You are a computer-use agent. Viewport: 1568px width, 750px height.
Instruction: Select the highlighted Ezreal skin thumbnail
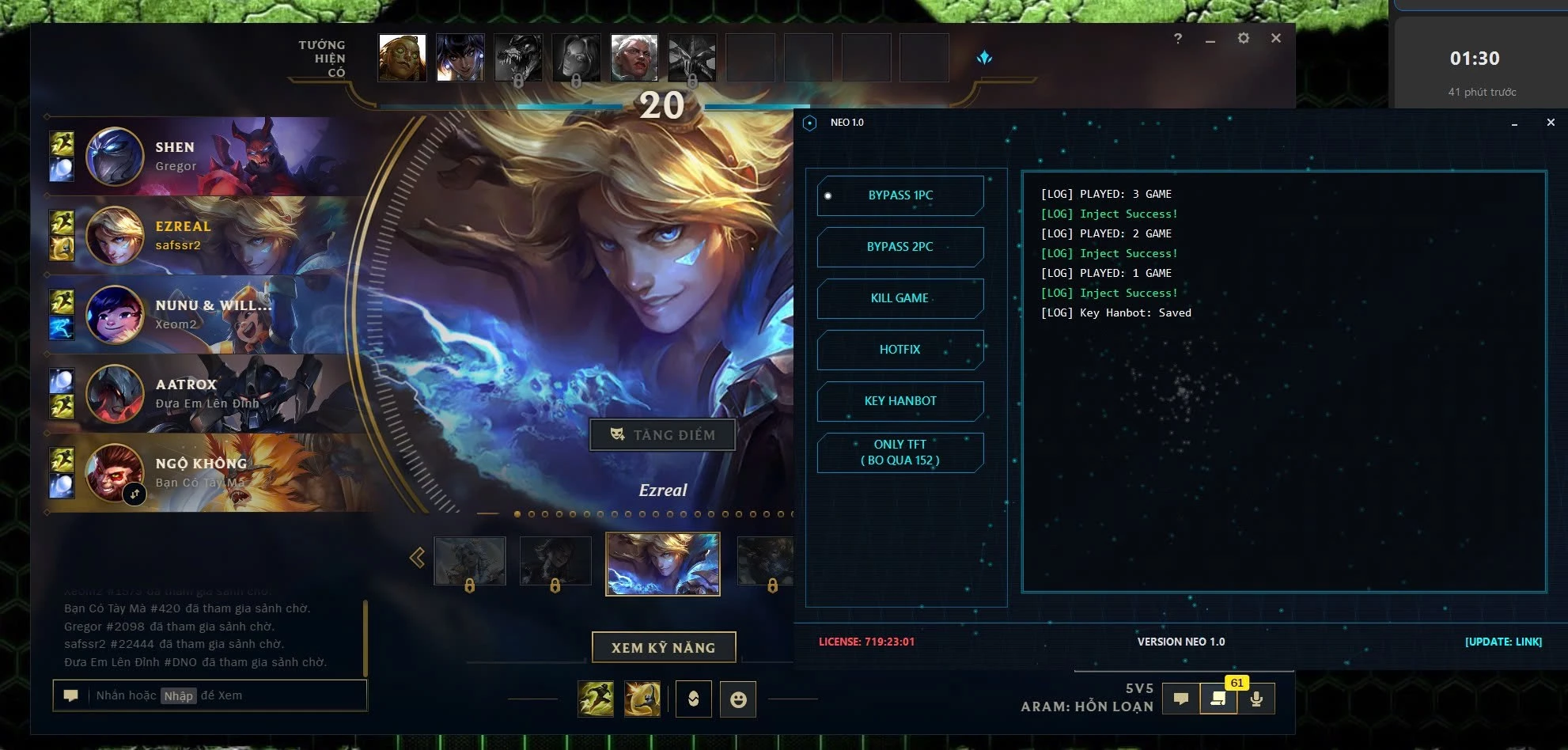pos(662,564)
